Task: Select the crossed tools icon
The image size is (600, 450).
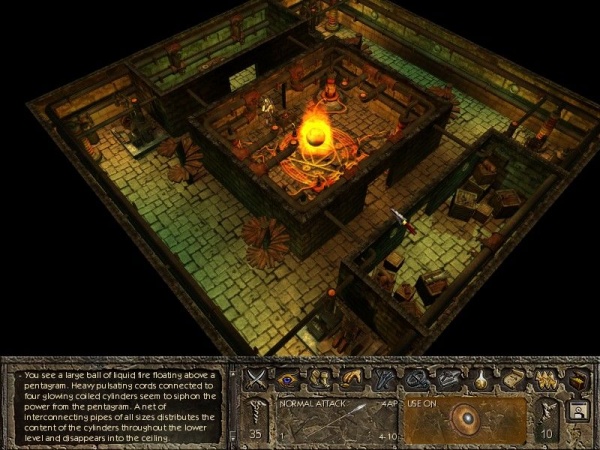Action: pyautogui.click(x=382, y=379)
